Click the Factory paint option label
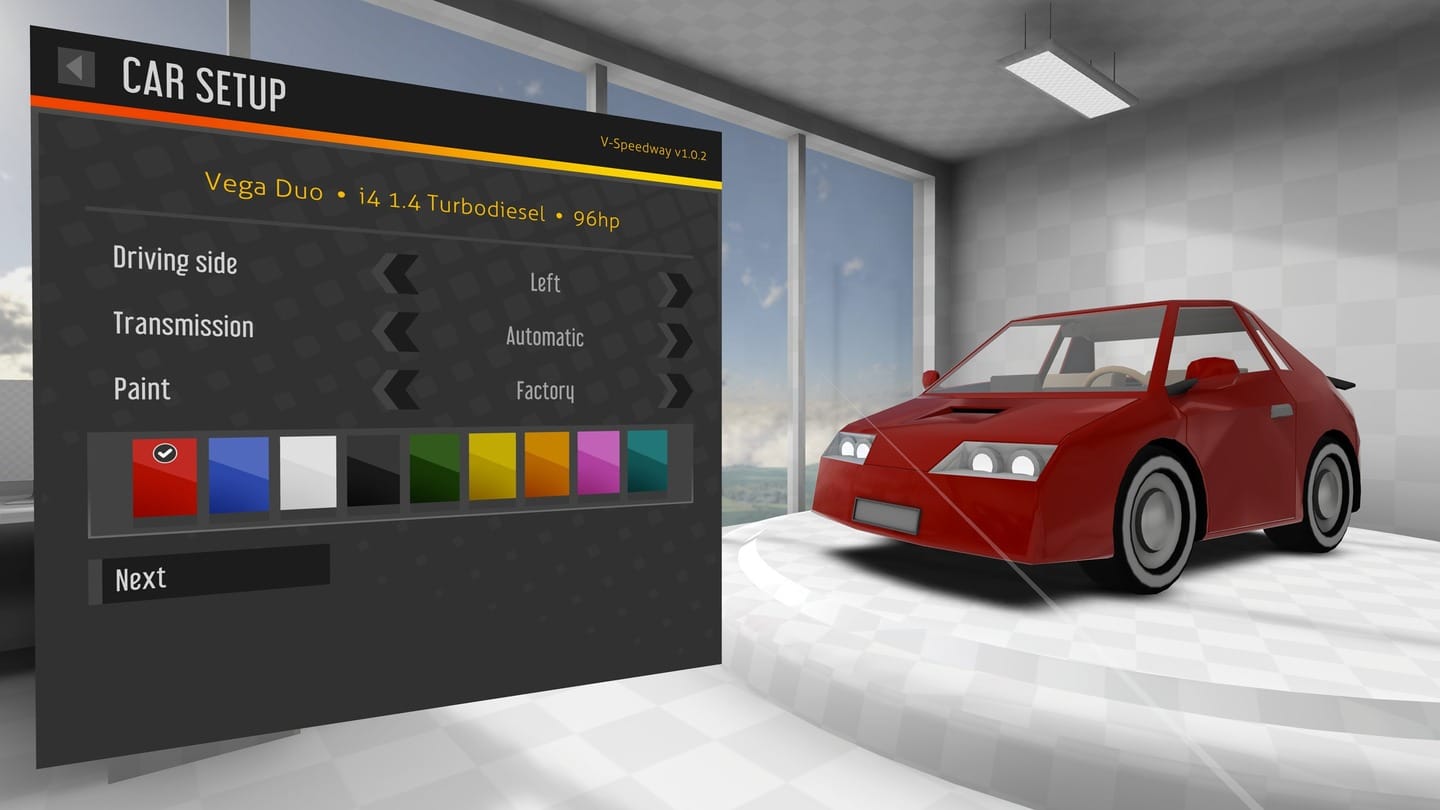This screenshot has height=810, width=1440. [545, 391]
